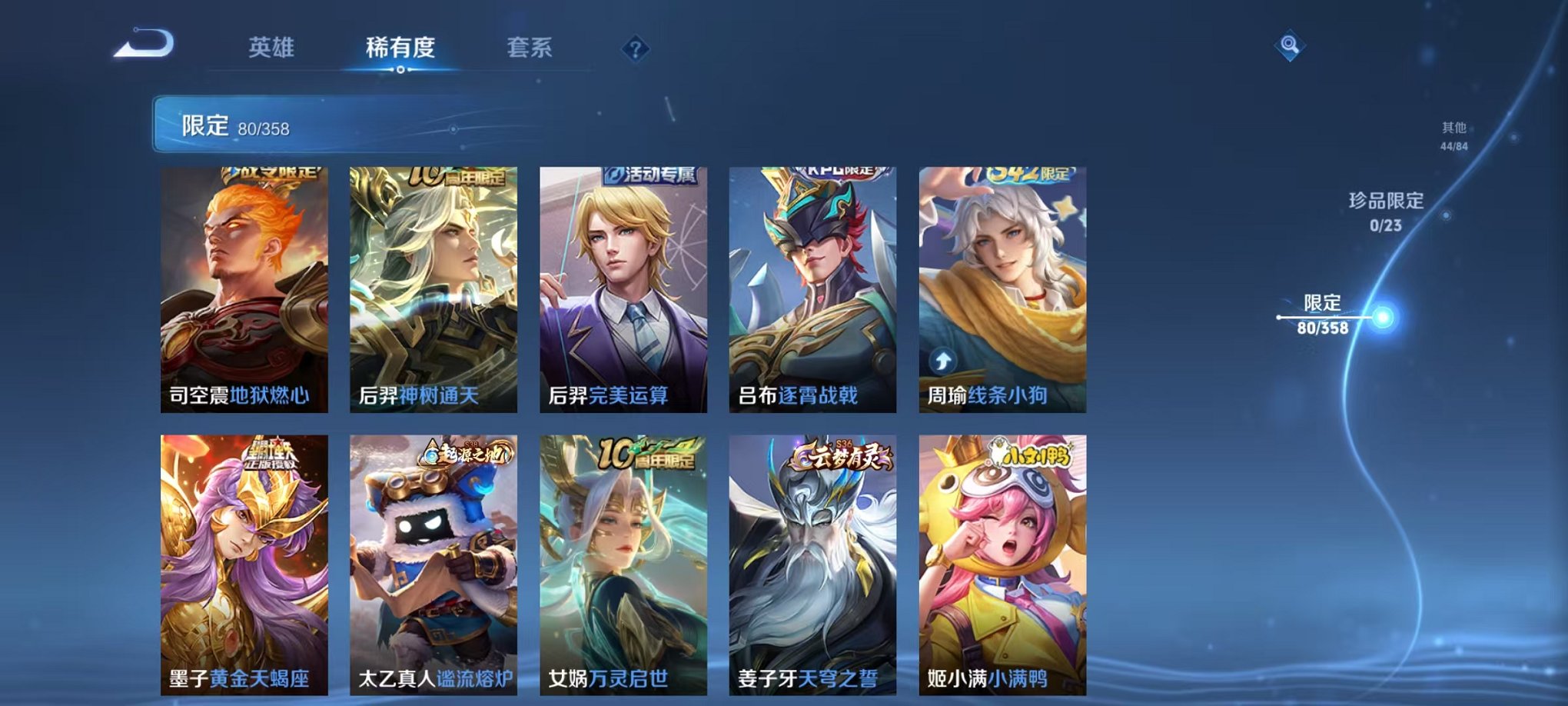Open the skin search magnifier icon
Image resolution: width=1568 pixels, height=706 pixels.
click(1291, 44)
